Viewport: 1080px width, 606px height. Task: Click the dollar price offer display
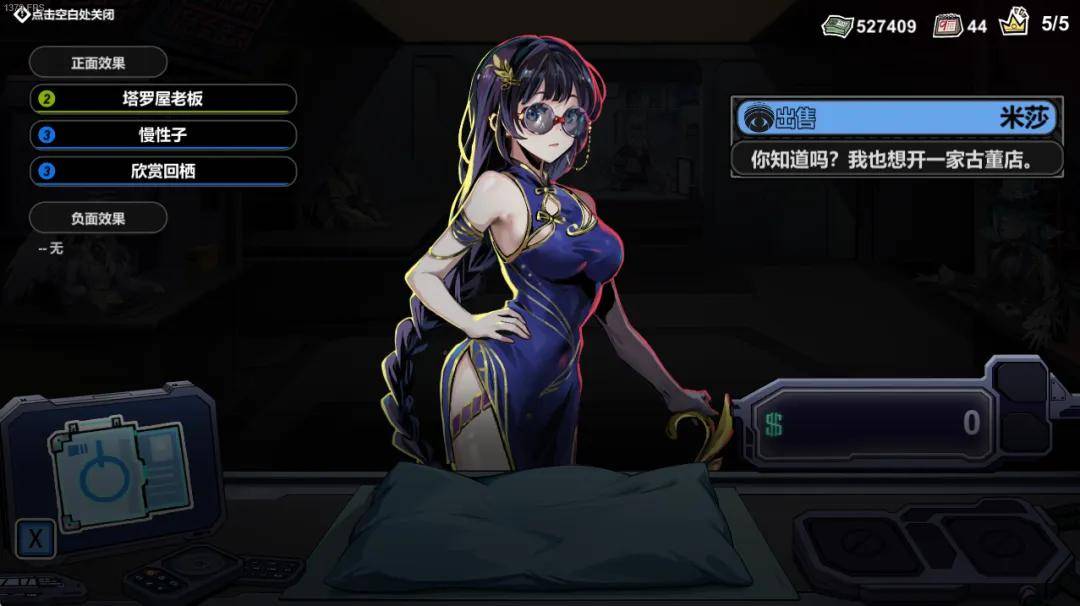[x=872, y=423]
